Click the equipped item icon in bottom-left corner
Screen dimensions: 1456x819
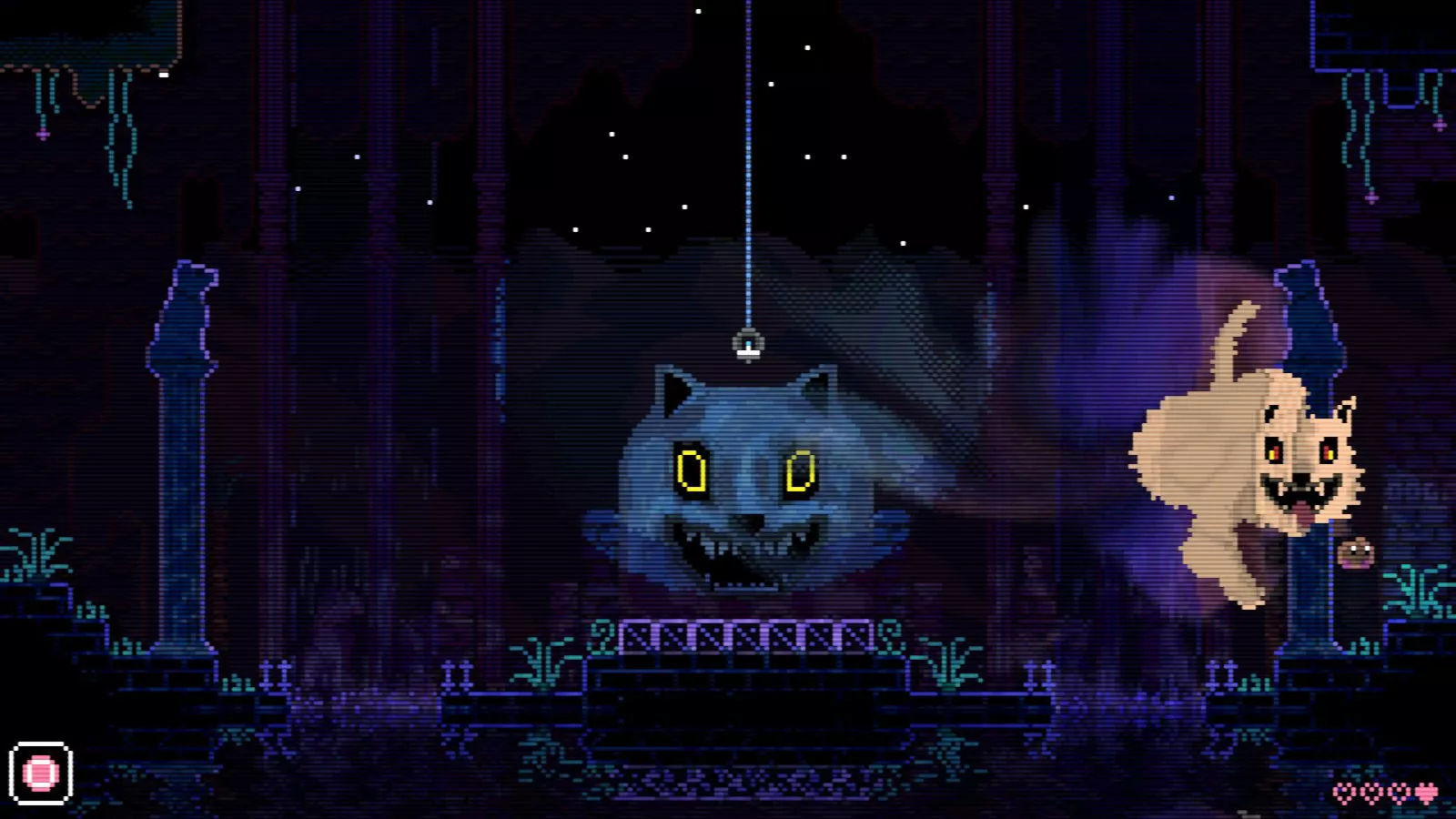point(41,774)
